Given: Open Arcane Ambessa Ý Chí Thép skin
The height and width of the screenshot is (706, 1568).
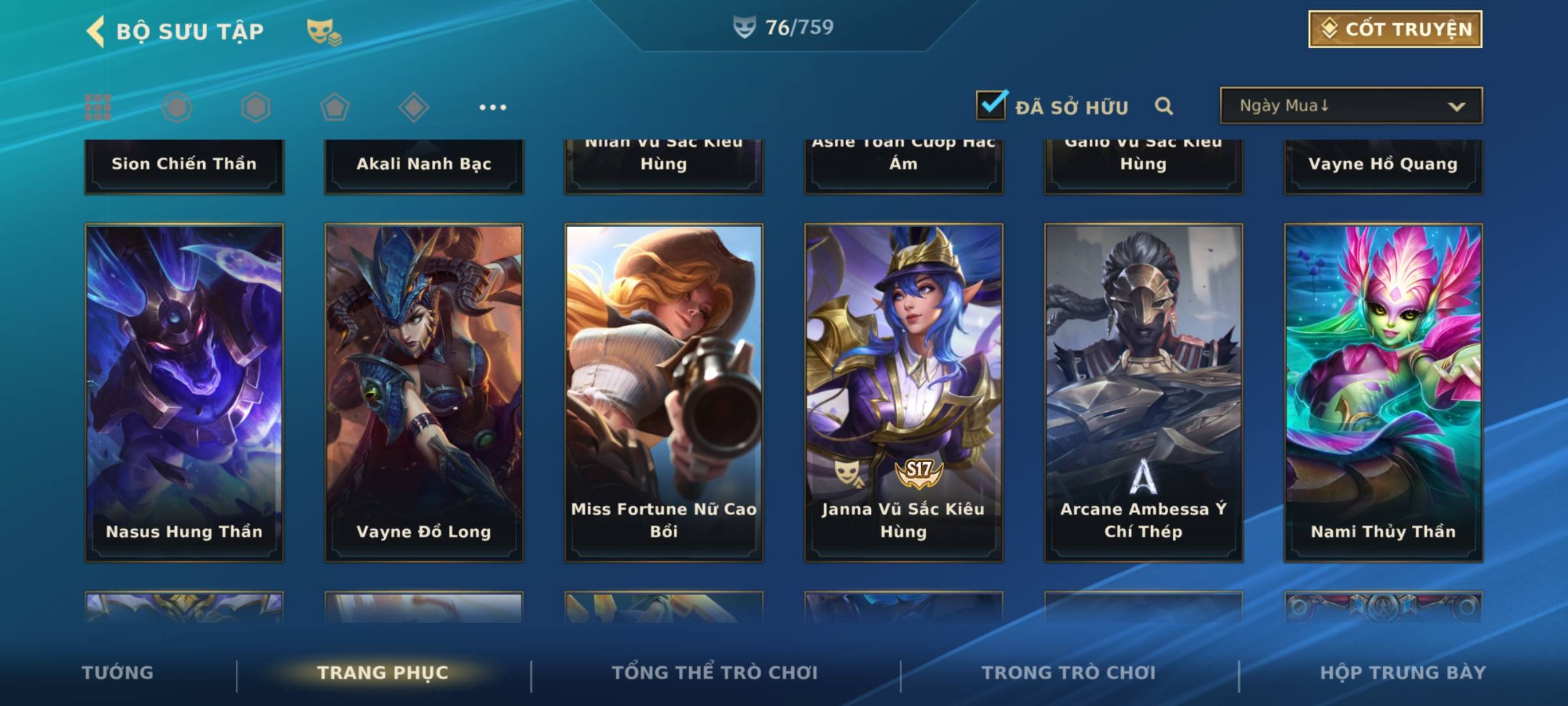Looking at the screenshot, I should (x=1143, y=392).
